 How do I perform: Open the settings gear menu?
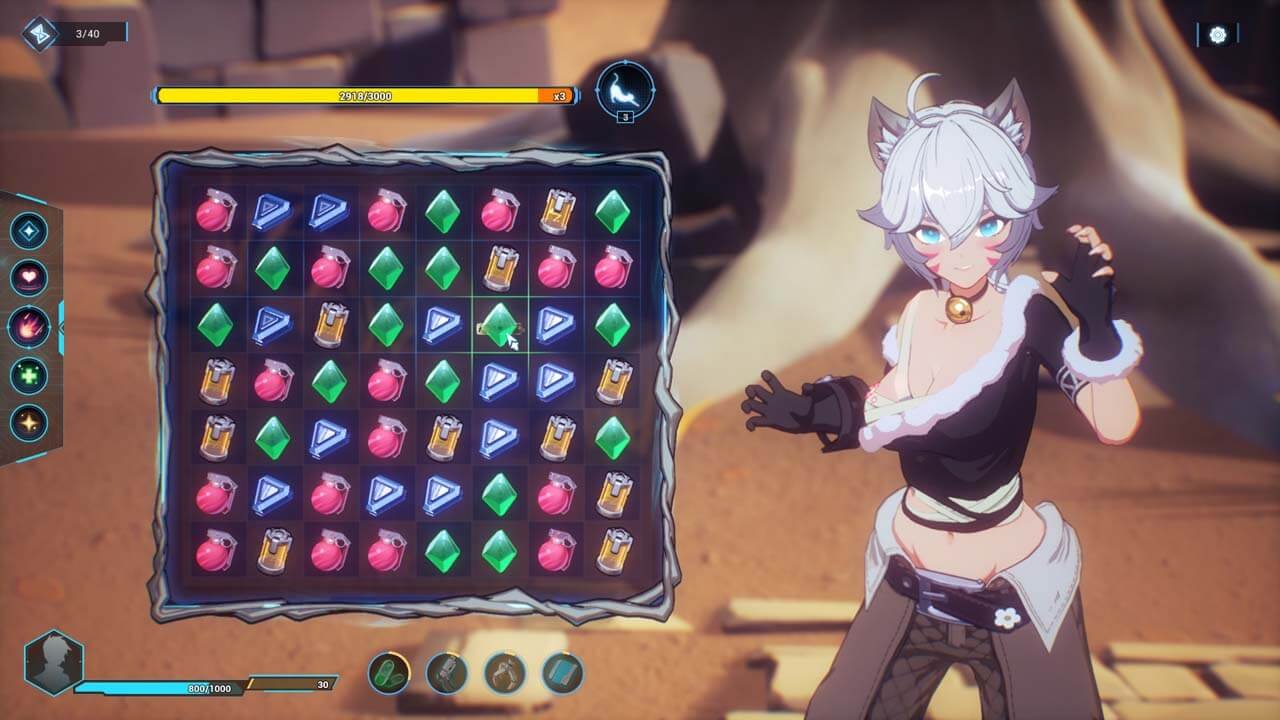coord(1217,35)
